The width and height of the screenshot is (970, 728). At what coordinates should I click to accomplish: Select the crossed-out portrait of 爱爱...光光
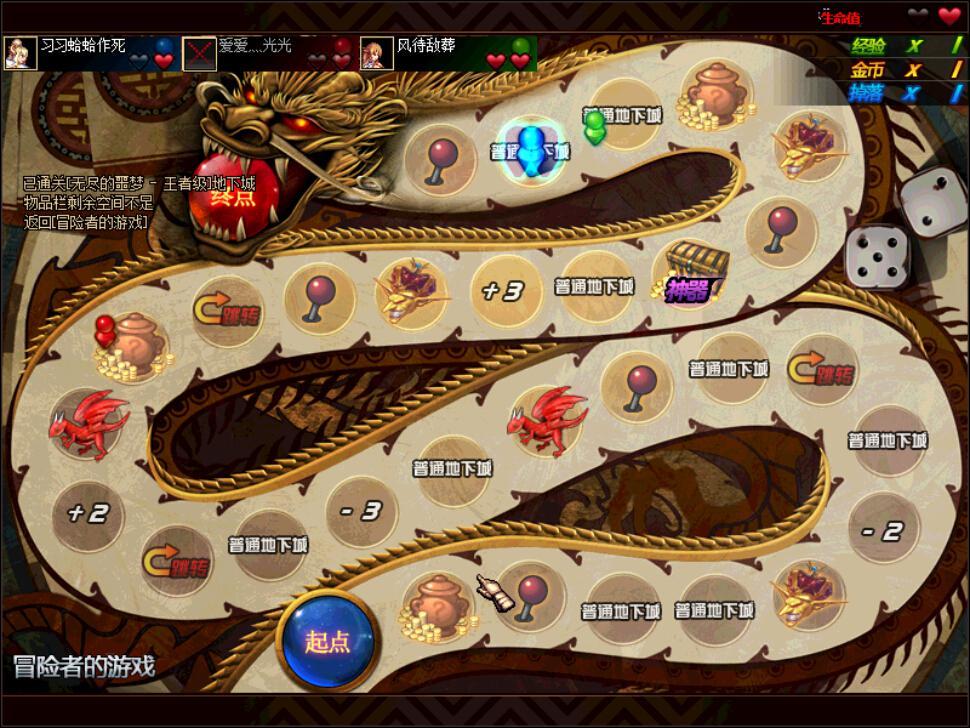(x=198, y=53)
